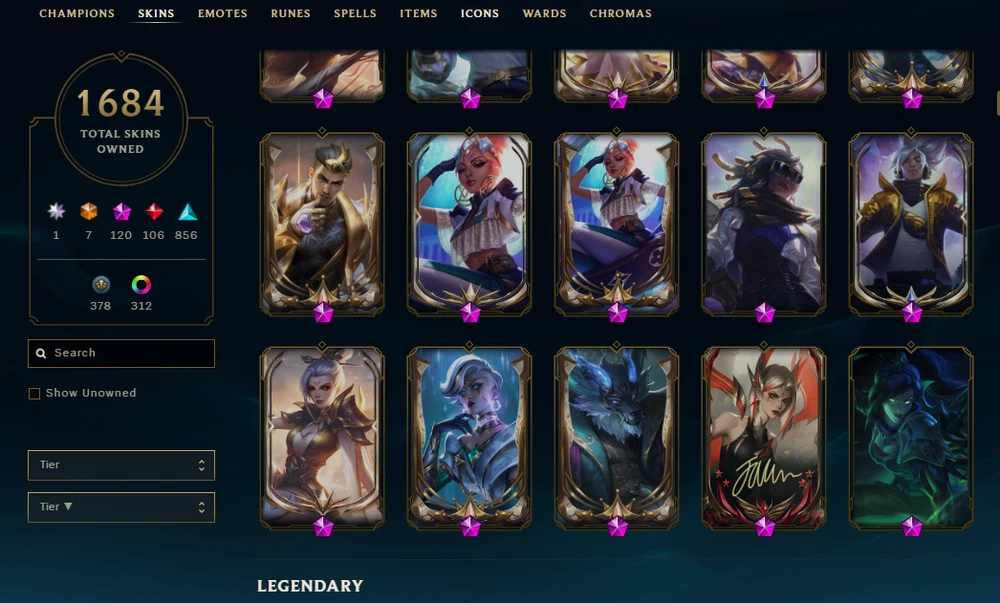Screen dimensions: 1000x603
Task: Toggle the Show Unowned checkbox
Action: (x=35, y=394)
